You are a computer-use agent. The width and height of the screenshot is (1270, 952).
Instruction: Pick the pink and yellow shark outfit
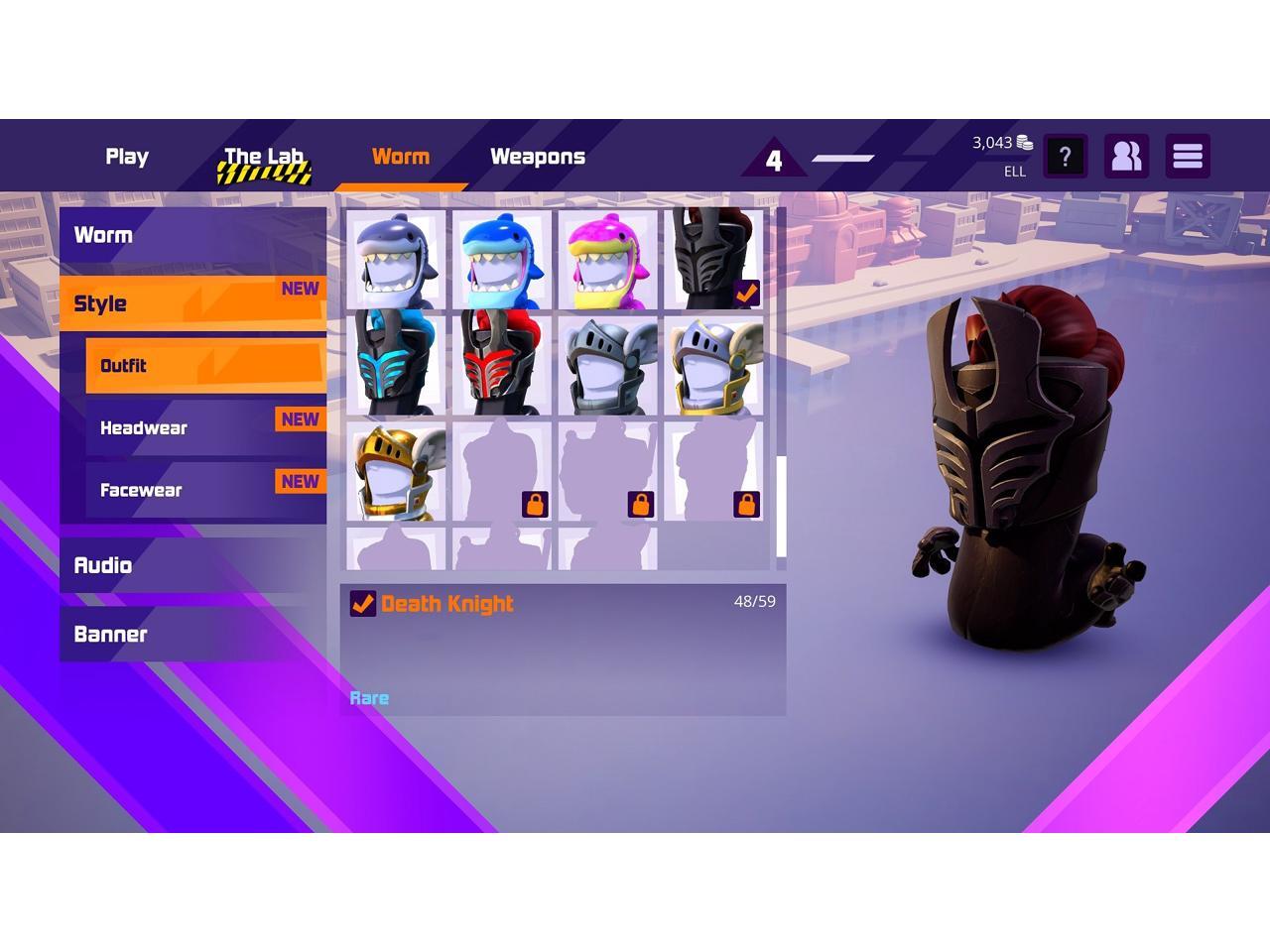click(607, 260)
